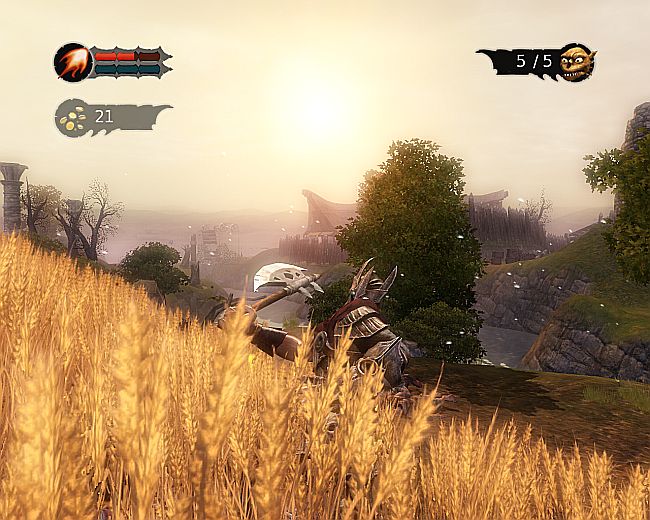Select the fireball spell icon
Screen dimensions: 650x520
72,62
